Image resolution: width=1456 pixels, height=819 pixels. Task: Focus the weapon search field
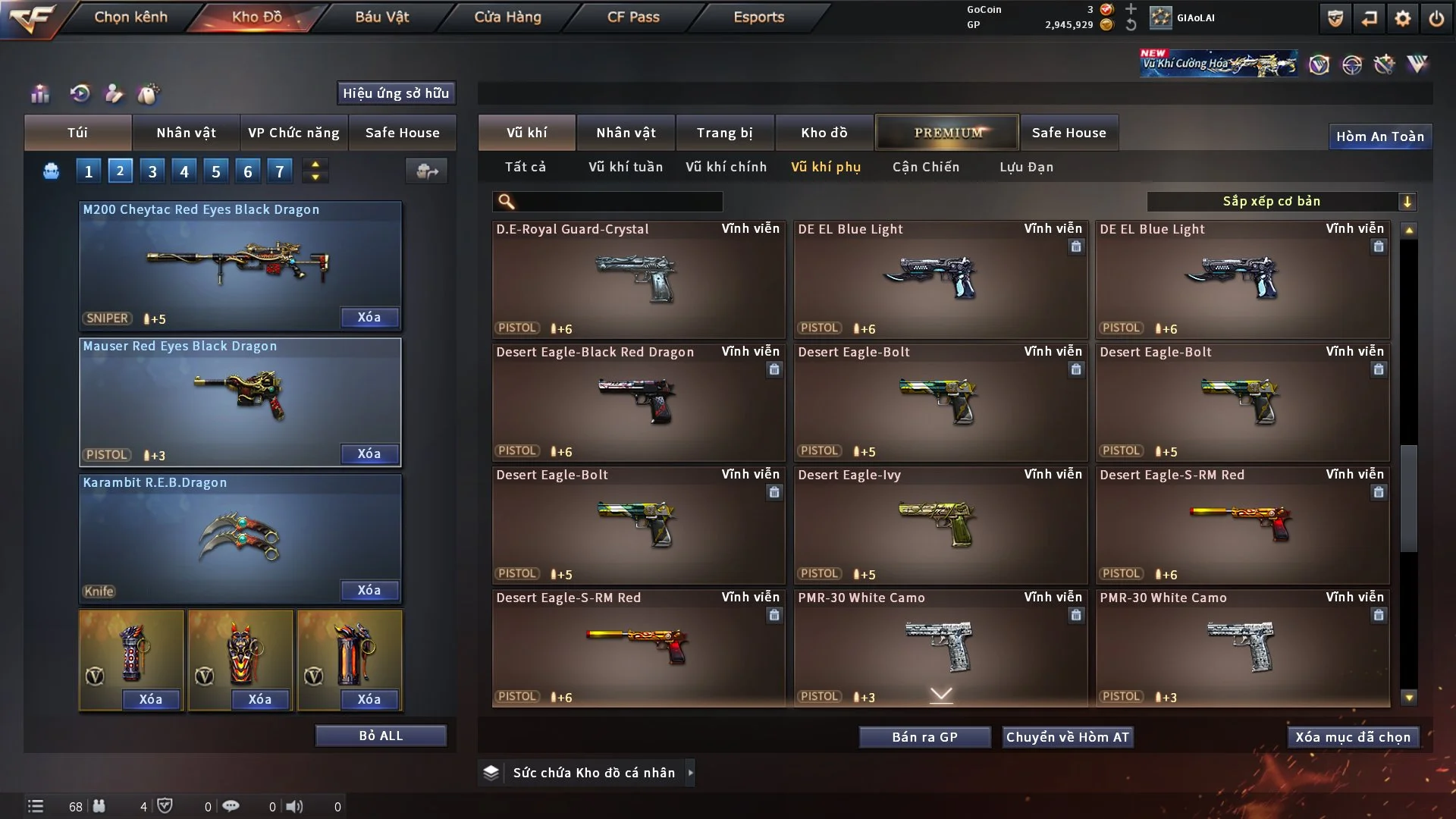tap(618, 201)
